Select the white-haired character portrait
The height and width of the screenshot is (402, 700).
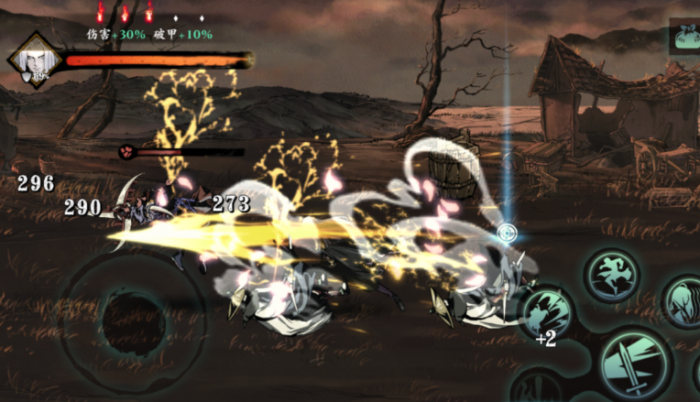[35, 60]
